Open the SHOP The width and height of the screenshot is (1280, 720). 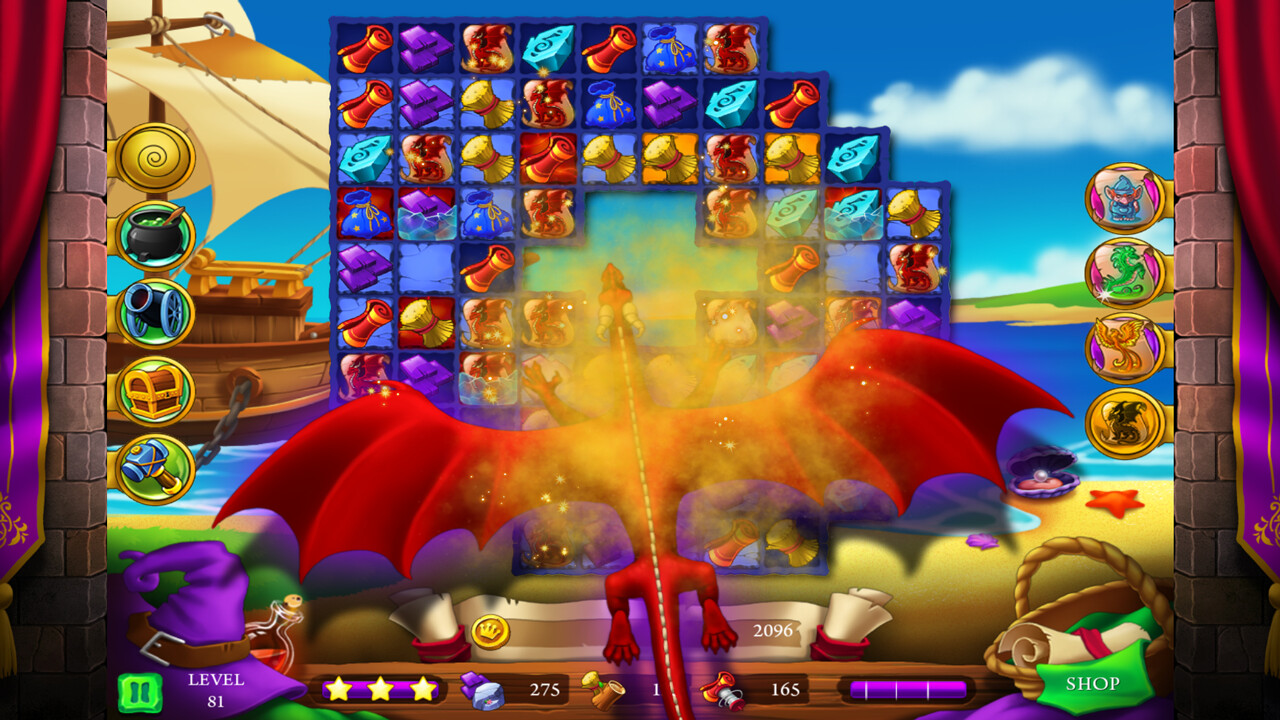1093,684
